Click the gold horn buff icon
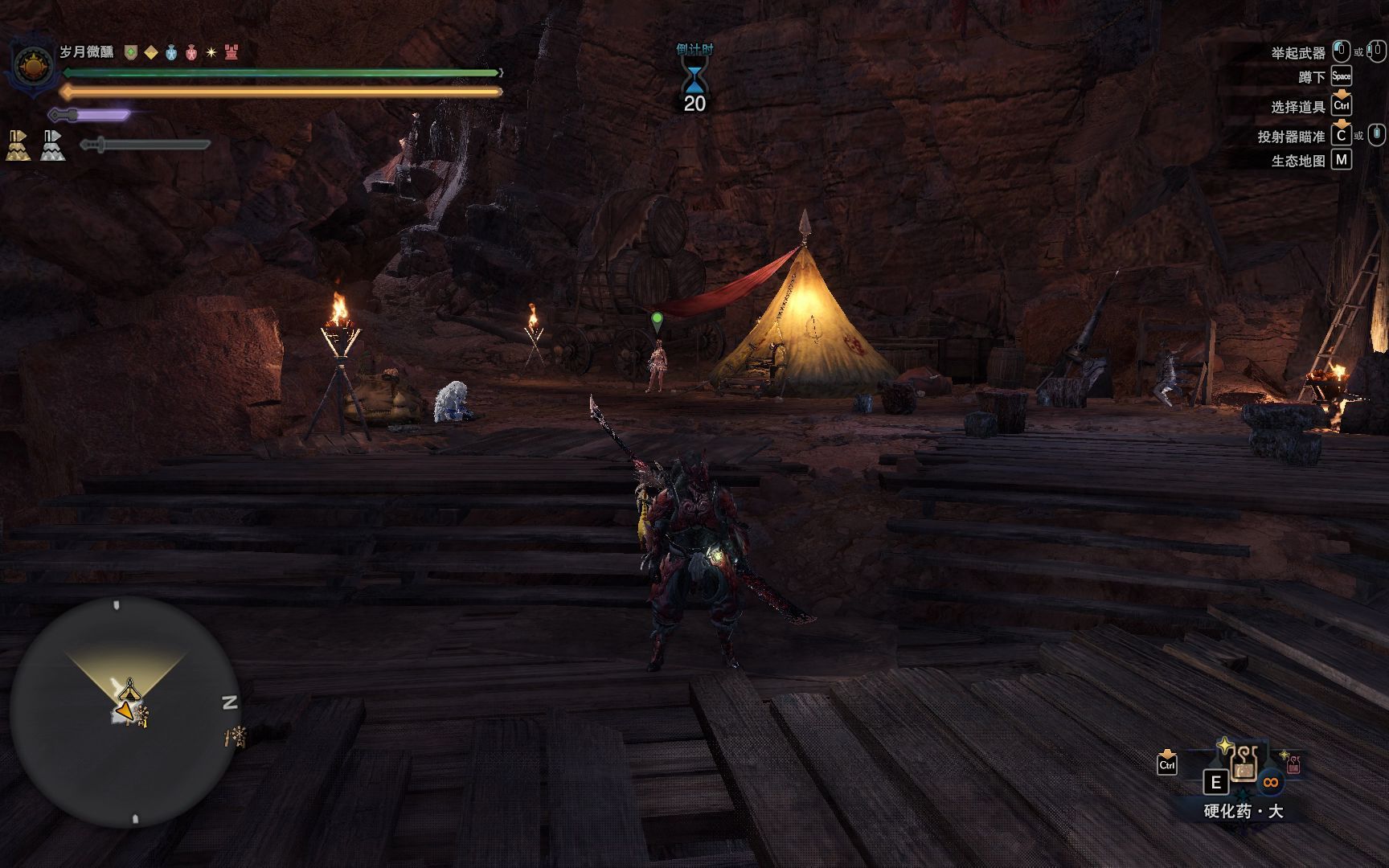This screenshot has height=868, width=1389. click(x=18, y=145)
